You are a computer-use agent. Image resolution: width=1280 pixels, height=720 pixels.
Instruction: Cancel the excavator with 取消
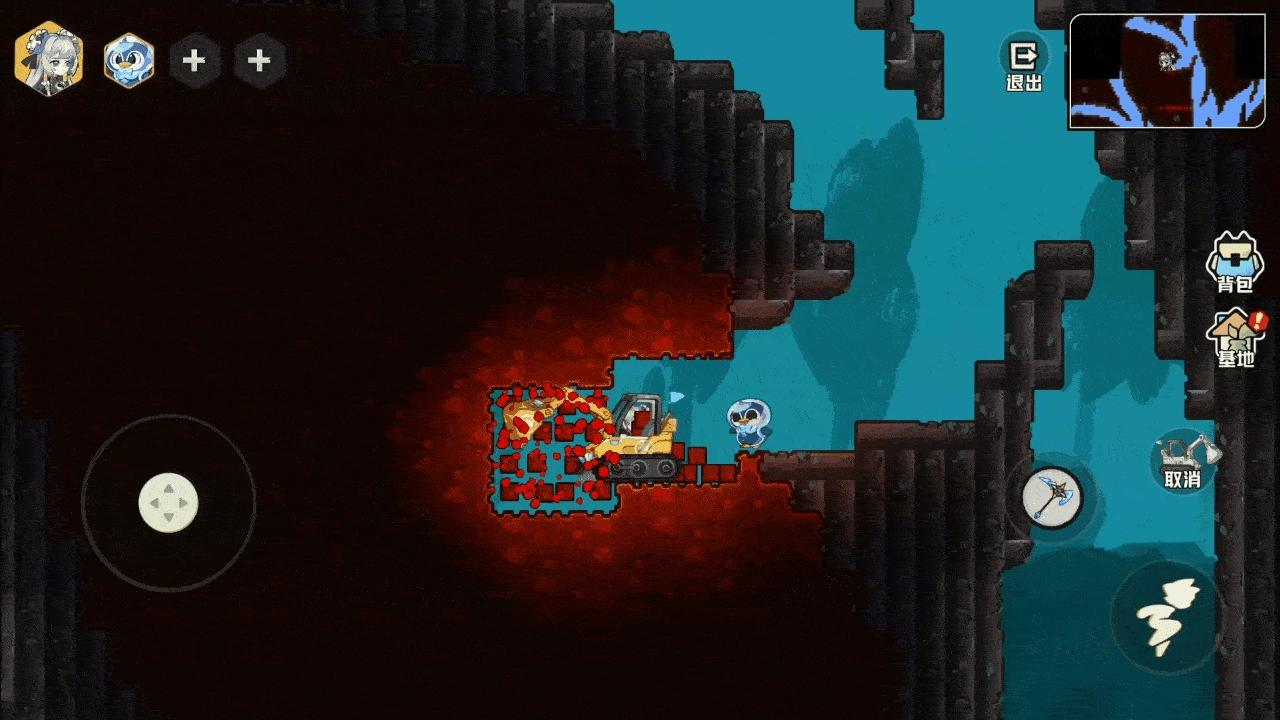[x=1182, y=462]
